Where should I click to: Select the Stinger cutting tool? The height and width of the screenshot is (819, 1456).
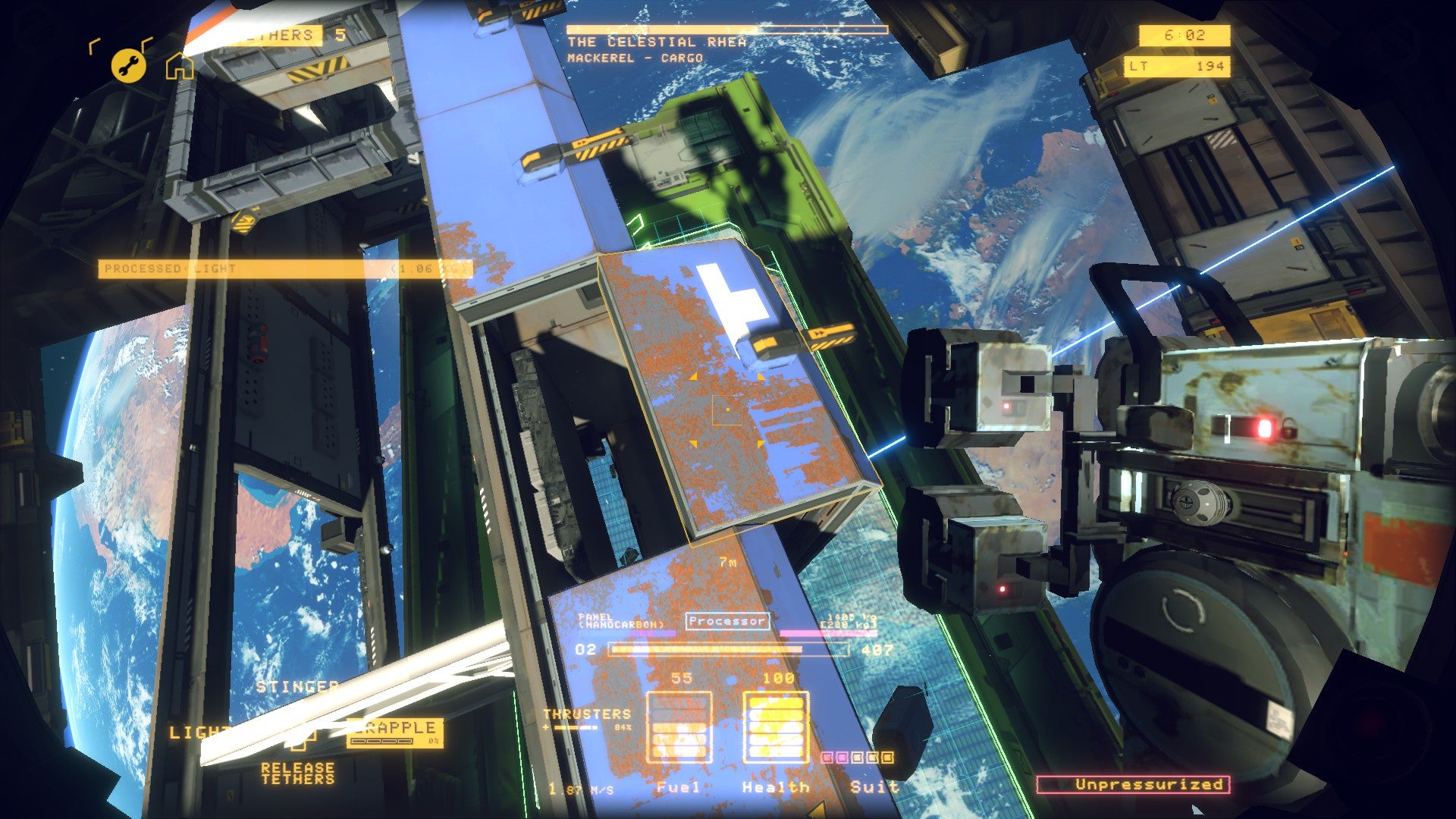297,686
